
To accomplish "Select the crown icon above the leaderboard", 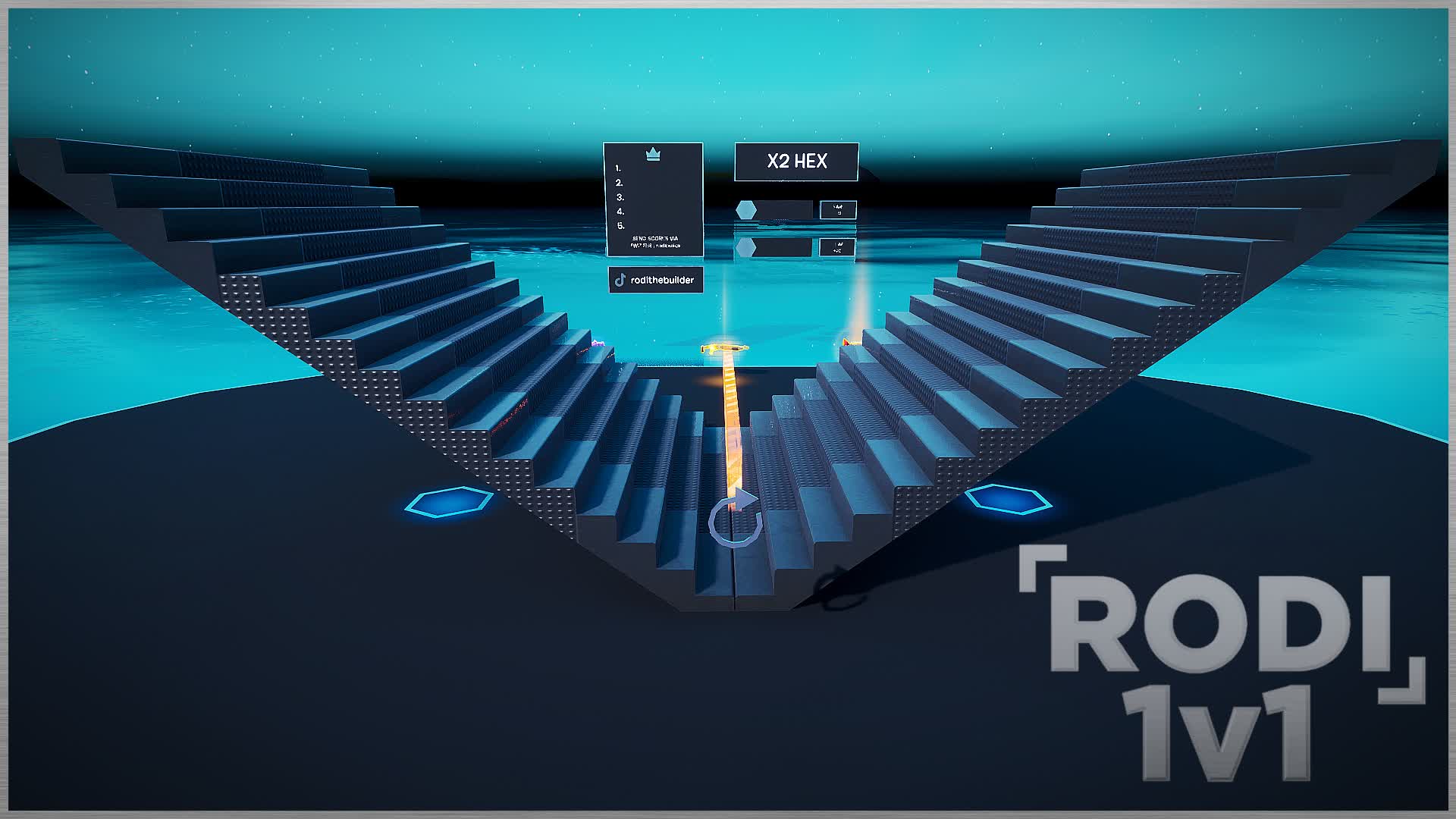I will [651, 155].
